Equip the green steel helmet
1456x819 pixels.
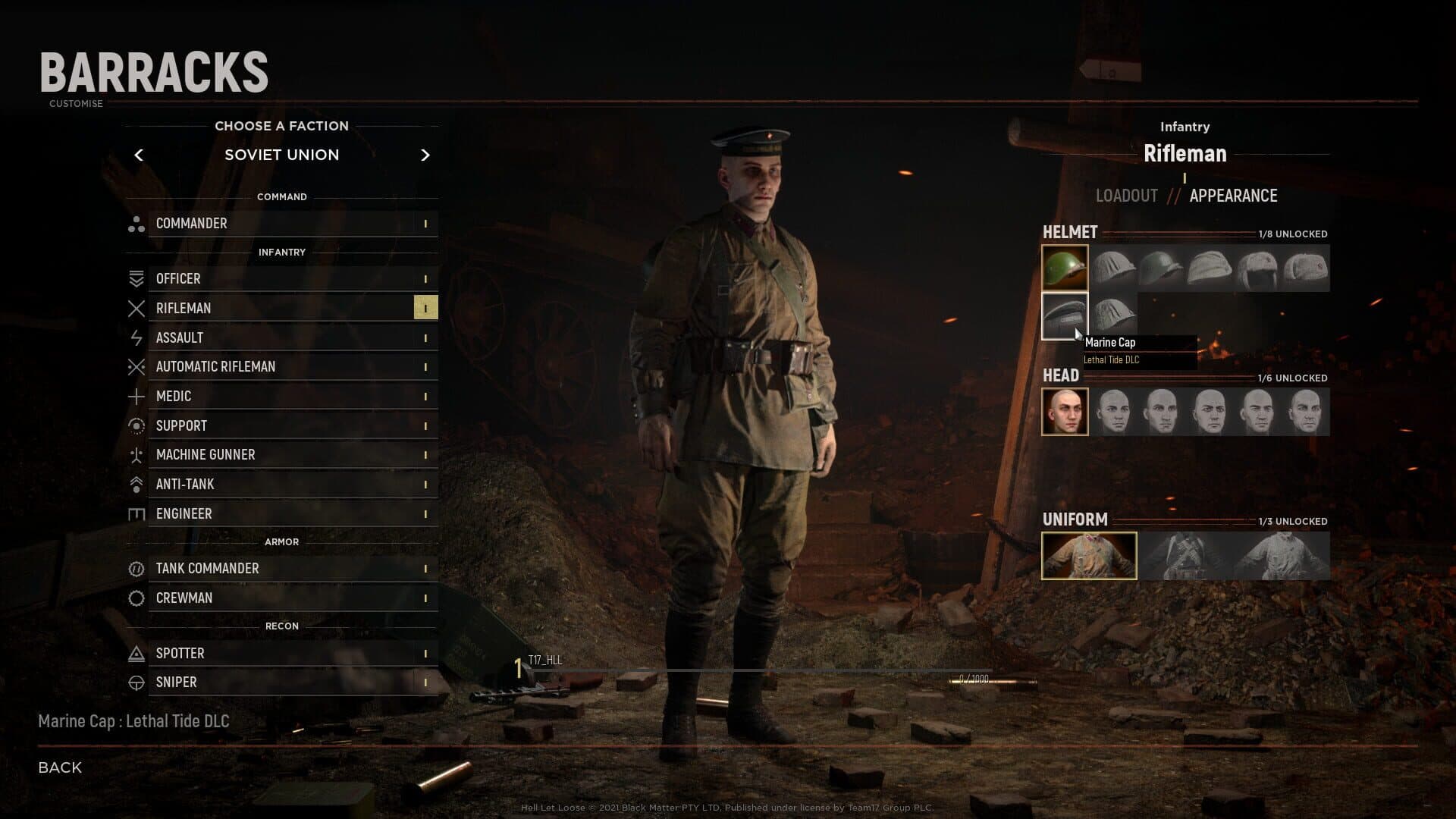(x=1065, y=268)
